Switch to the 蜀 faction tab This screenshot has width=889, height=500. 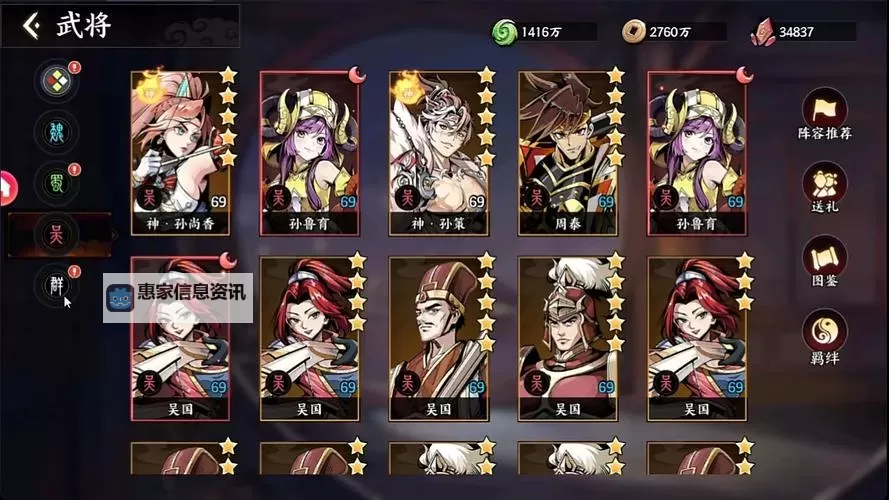click(x=57, y=183)
